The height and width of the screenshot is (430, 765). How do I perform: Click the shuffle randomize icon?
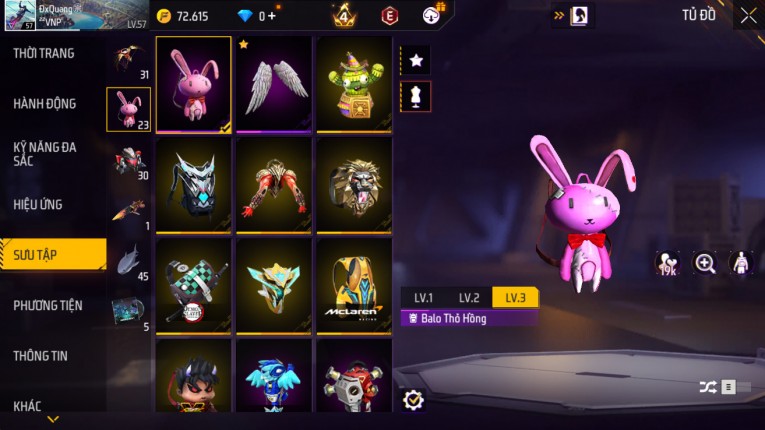[x=708, y=387]
